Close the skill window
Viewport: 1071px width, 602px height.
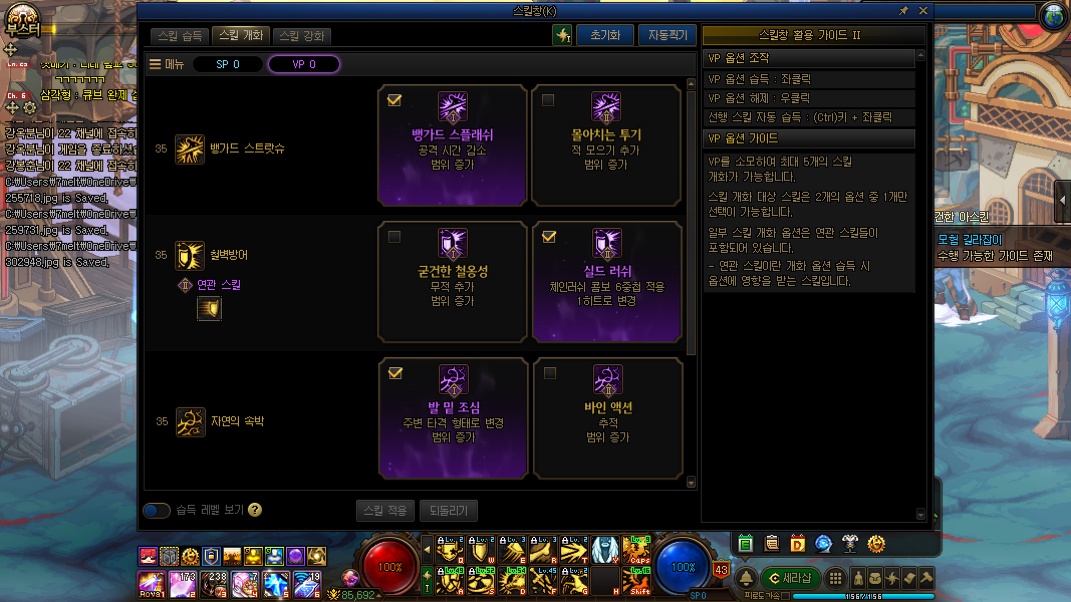923,10
